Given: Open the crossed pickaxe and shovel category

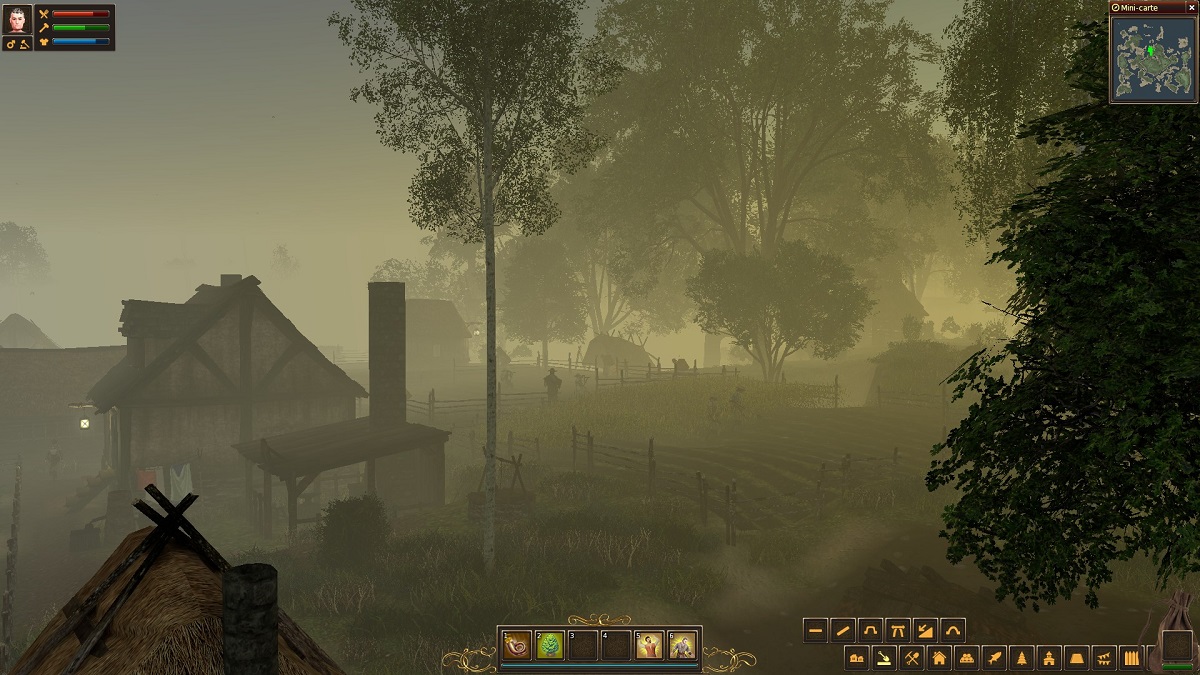Looking at the screenshot, I should [912, 658].
